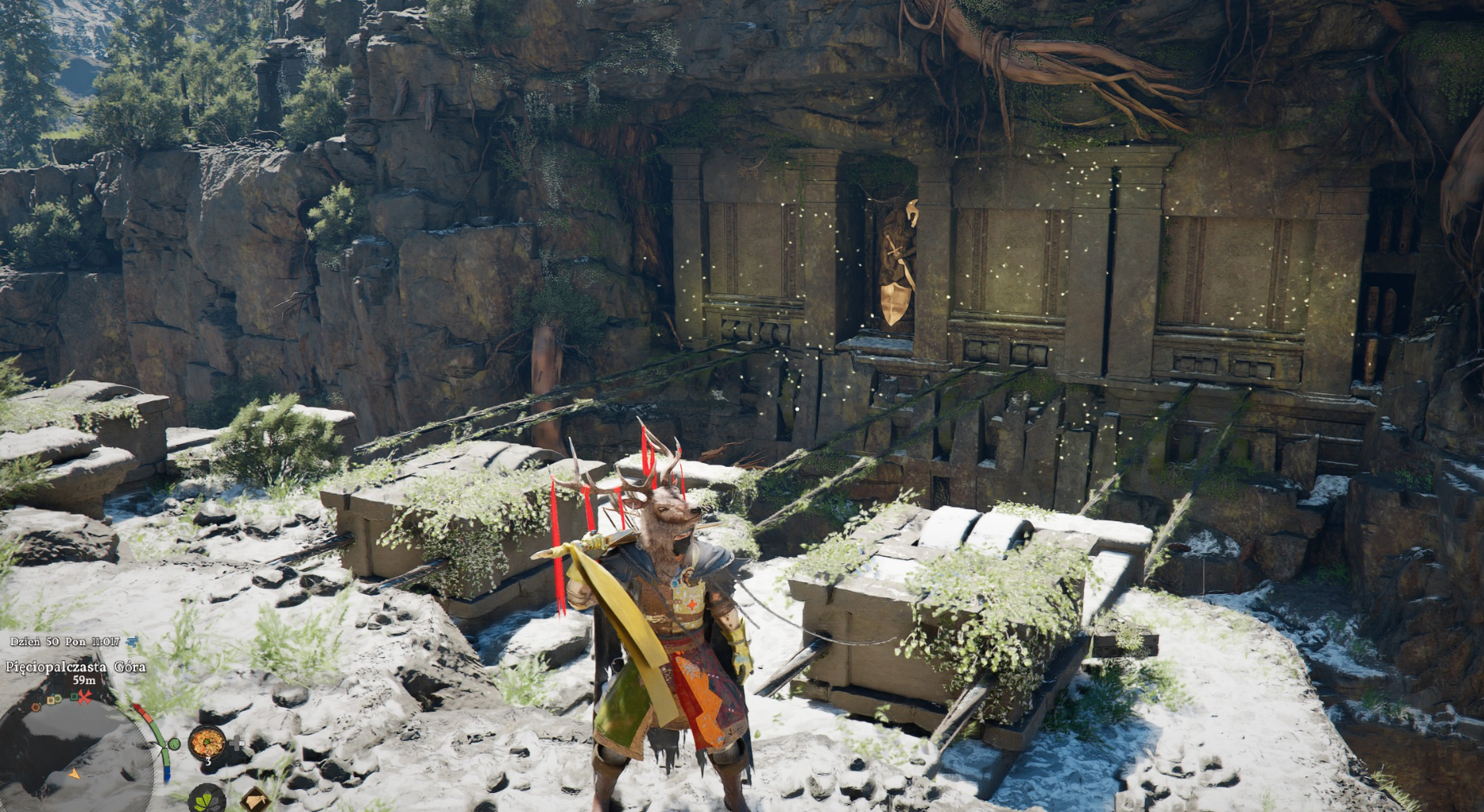
Task: Click the diamond-shaped item slot icon
Action: click(x=254, y=800)
